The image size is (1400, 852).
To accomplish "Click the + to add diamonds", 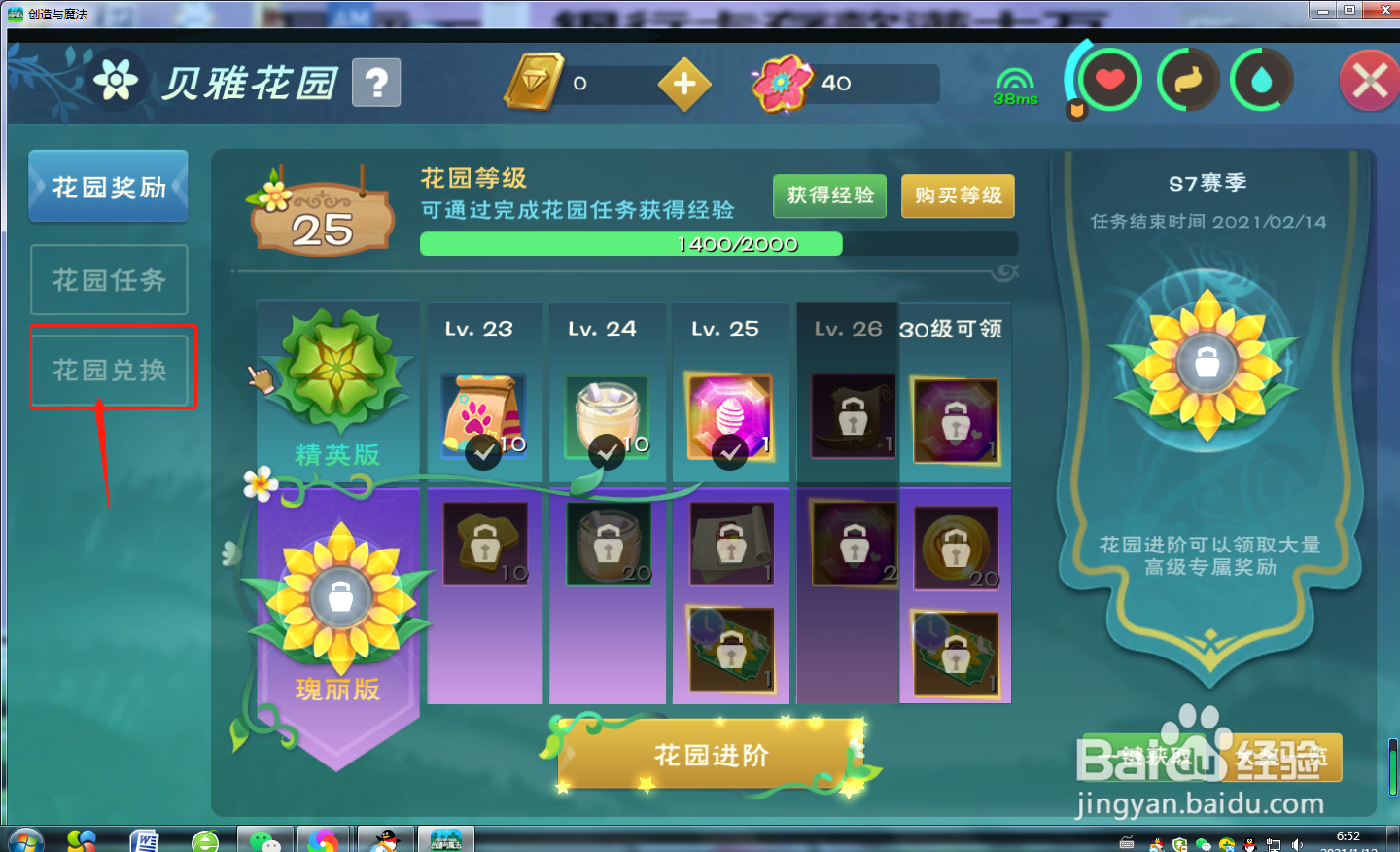I will pyautogui.click(x=683, y=83).
